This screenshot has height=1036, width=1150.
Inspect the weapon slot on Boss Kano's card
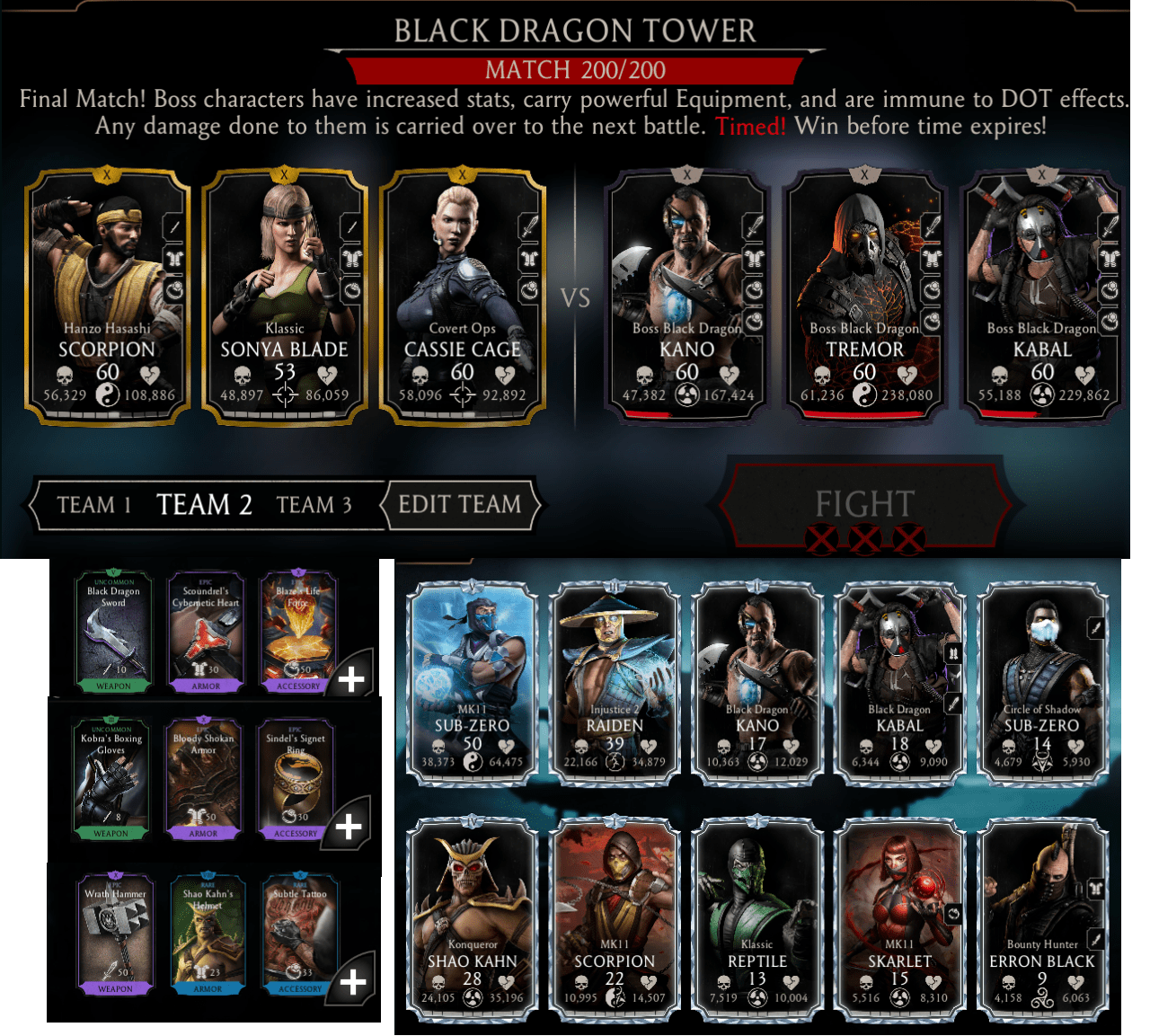755,224
